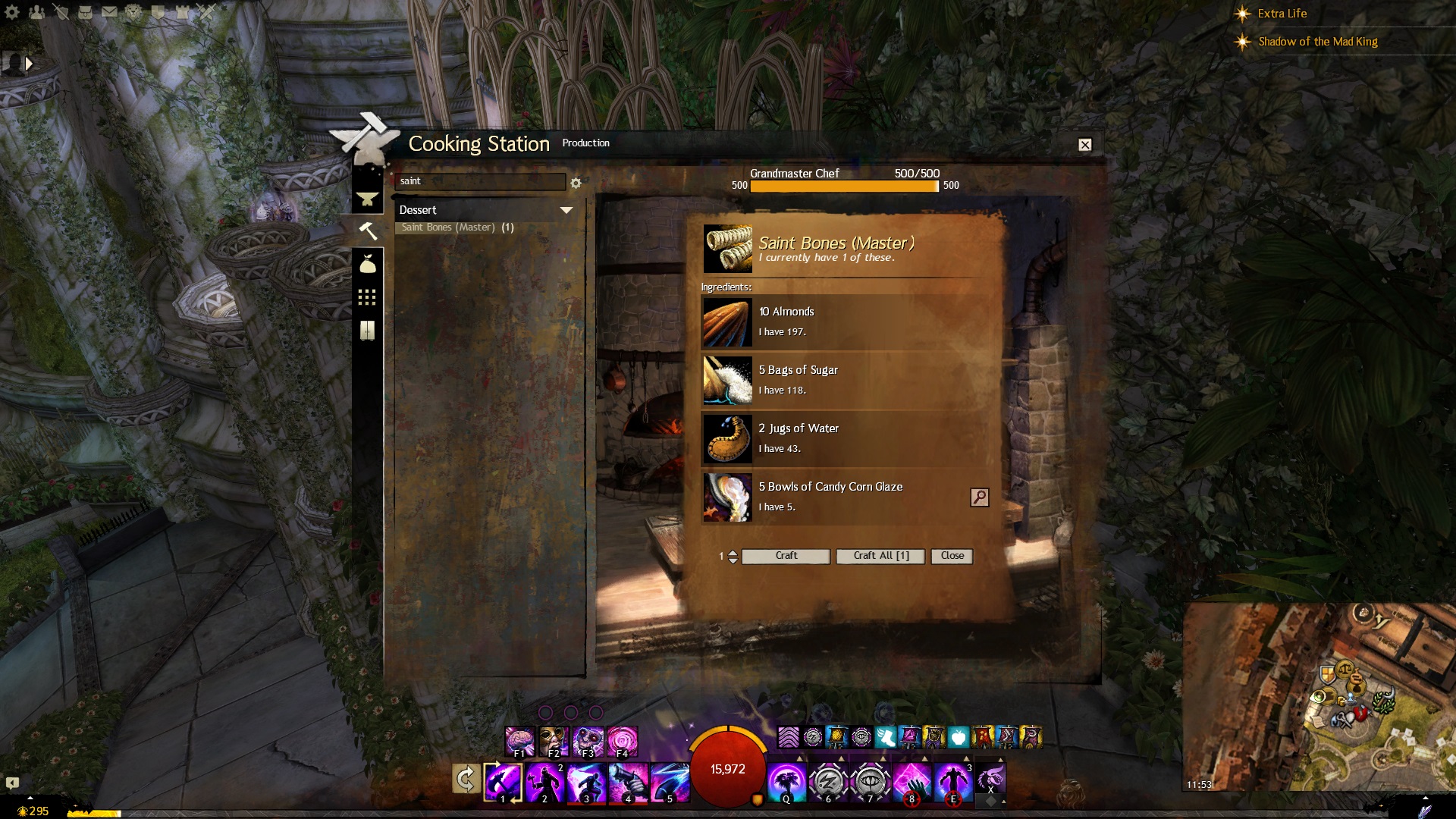This screenshot has height=819, width=1456.
Task: Click the Craft All [1] button
Action: (x=880, y=556)
